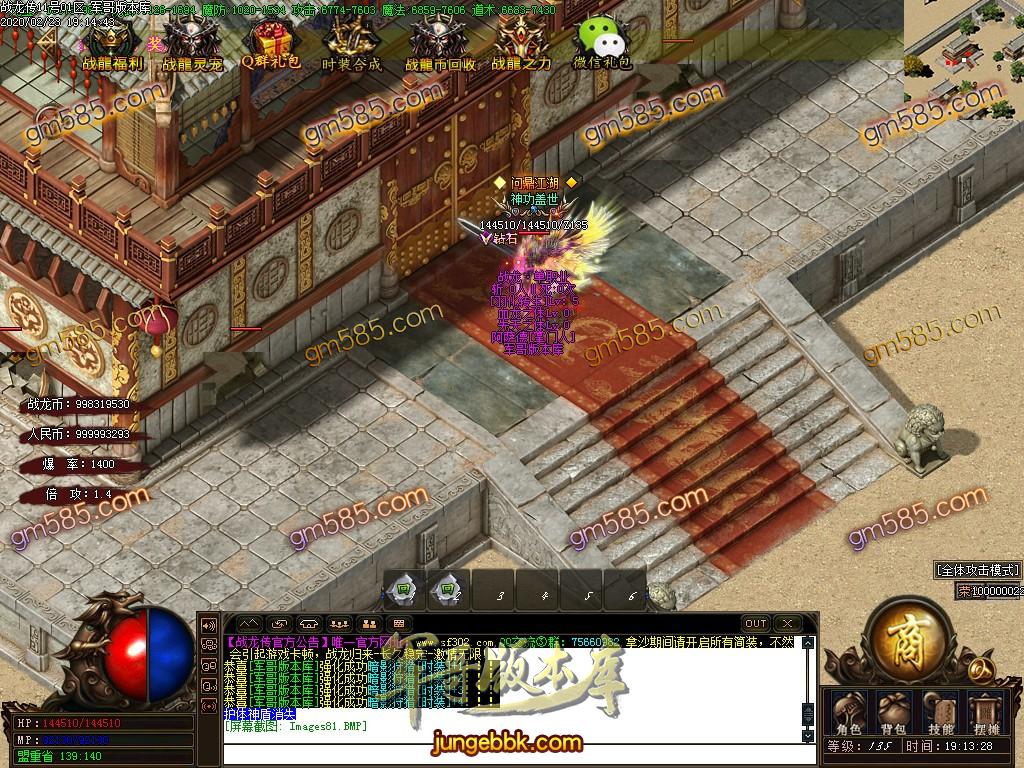Toggle the 全体攻击模式 attack mode
Image resolution: width=1024 pixels, height=768 pixels.
point(977,570)
